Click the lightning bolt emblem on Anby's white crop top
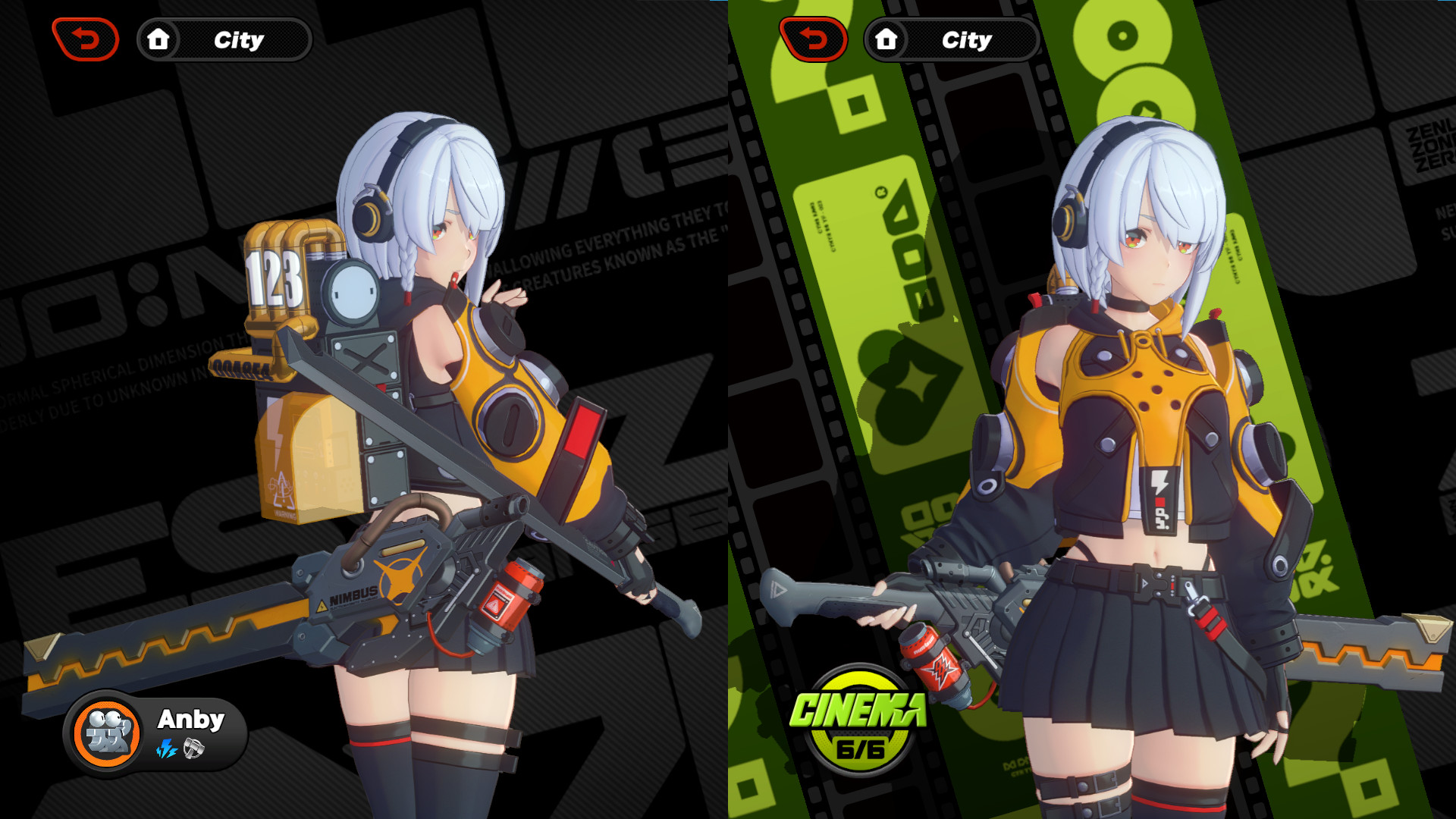This screenshot has width=1456, height=819. [1159, 481]
